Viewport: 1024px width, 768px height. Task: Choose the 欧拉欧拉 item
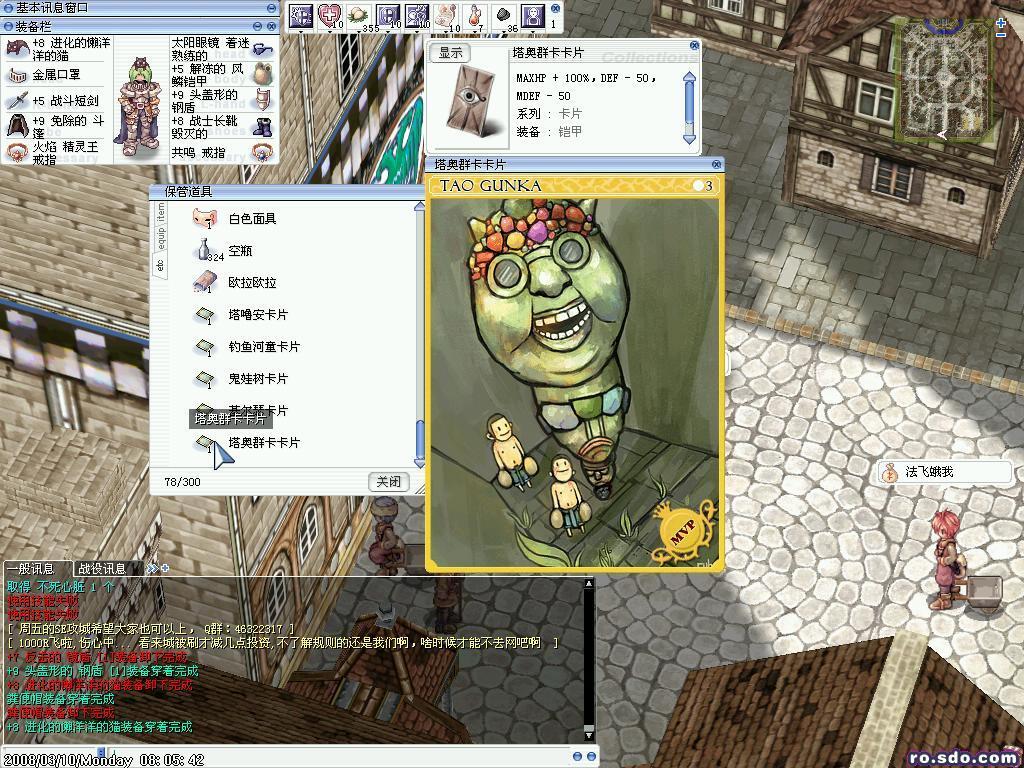tap(251, 283)
